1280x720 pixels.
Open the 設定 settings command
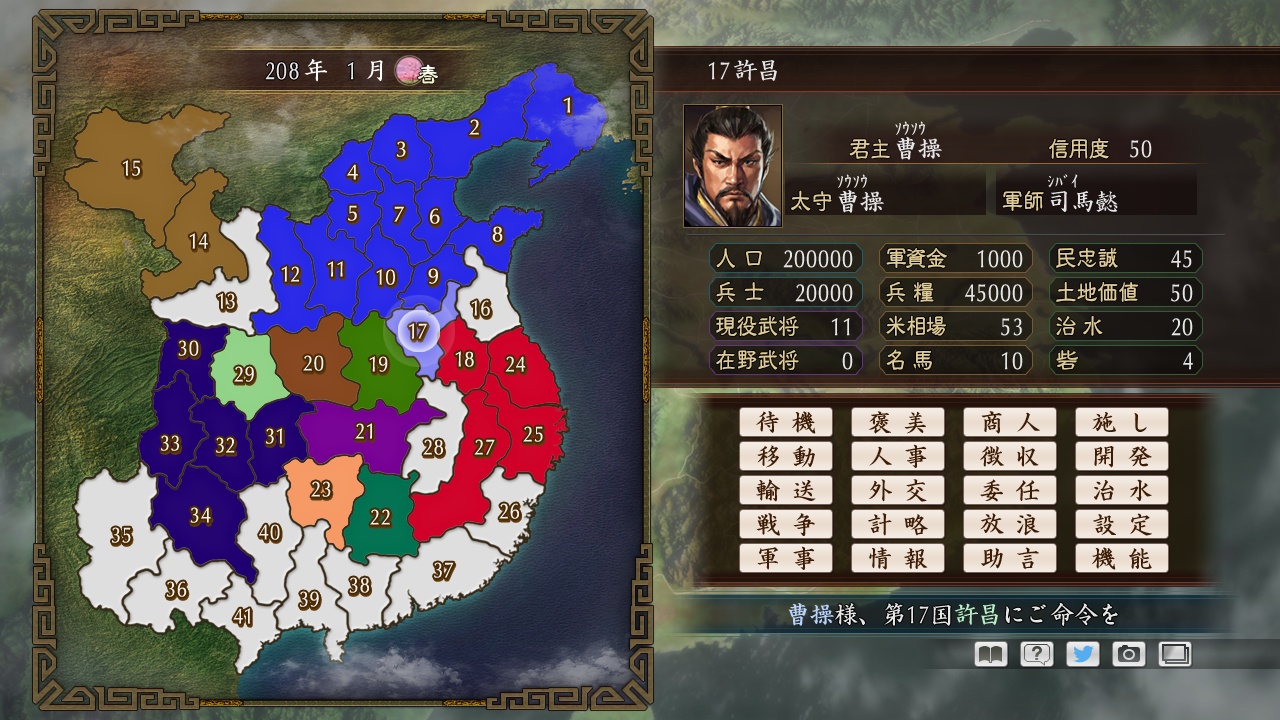(x=1122, y=524)
